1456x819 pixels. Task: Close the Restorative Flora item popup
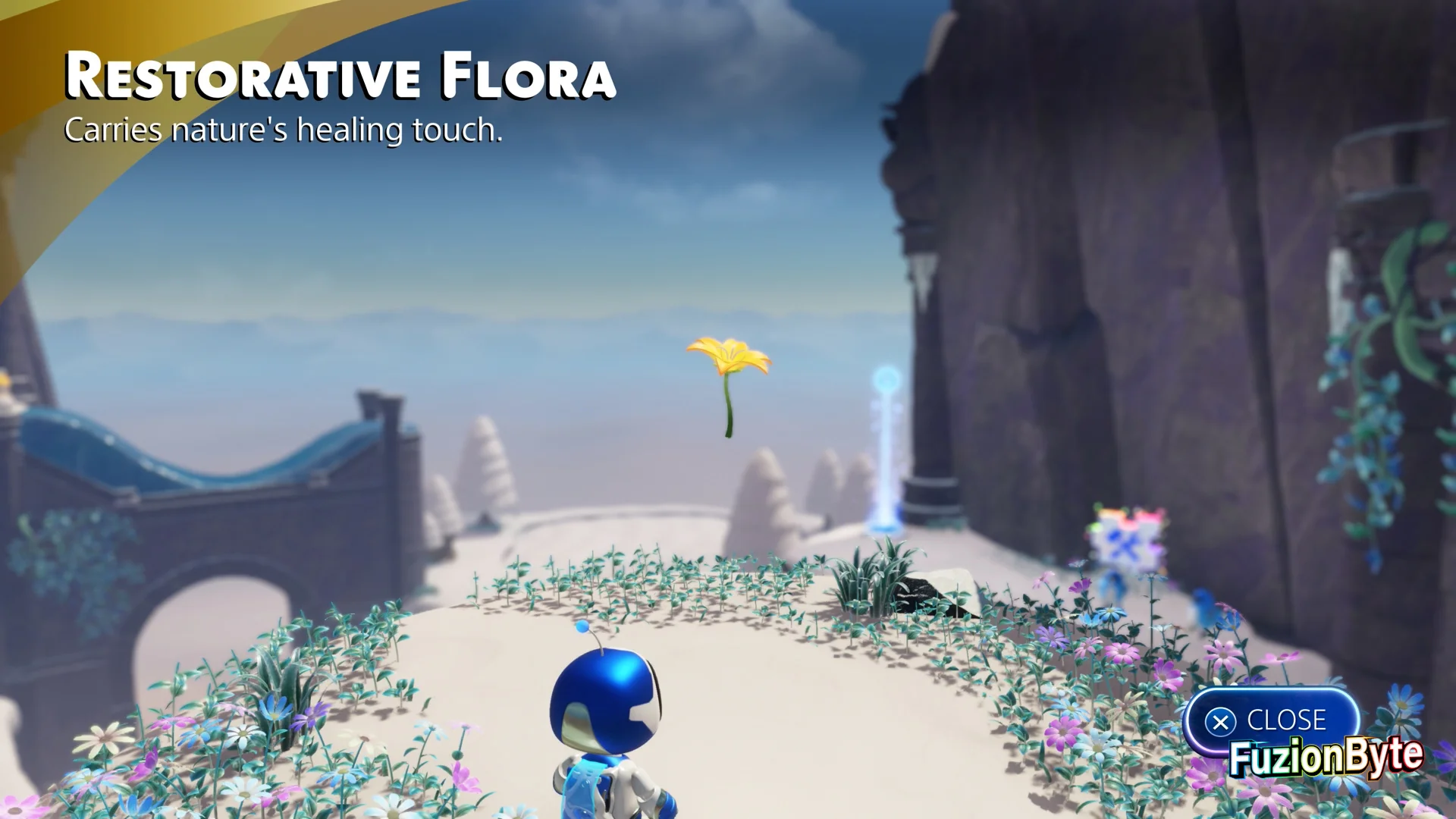(x=1269, y=720)
